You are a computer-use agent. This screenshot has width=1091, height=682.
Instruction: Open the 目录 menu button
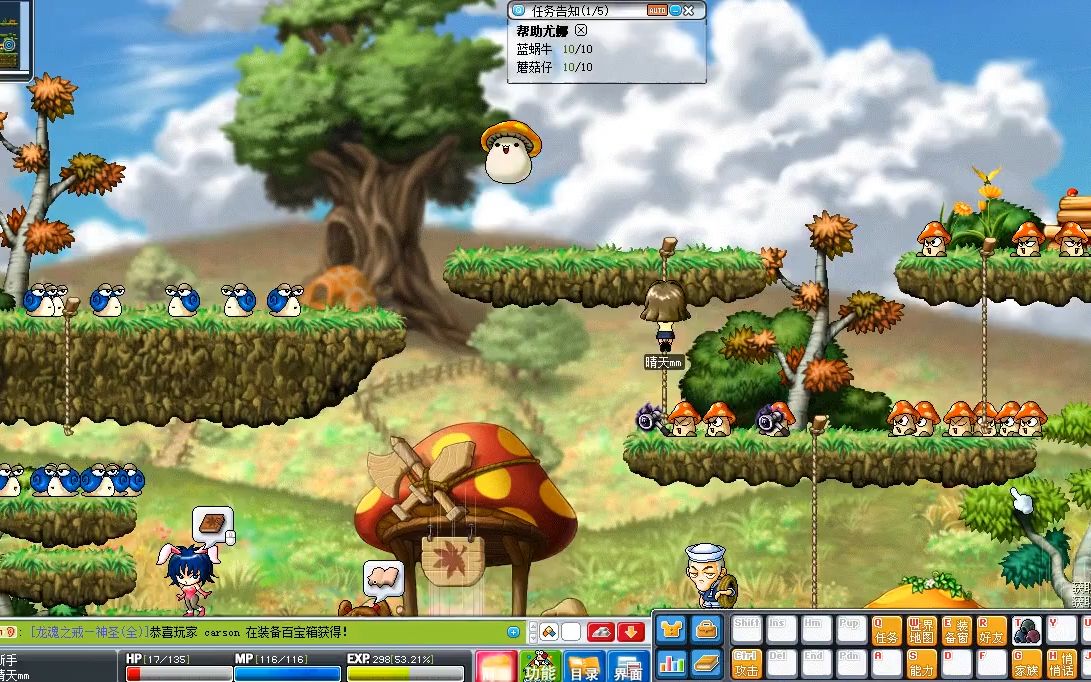(584, 667)
